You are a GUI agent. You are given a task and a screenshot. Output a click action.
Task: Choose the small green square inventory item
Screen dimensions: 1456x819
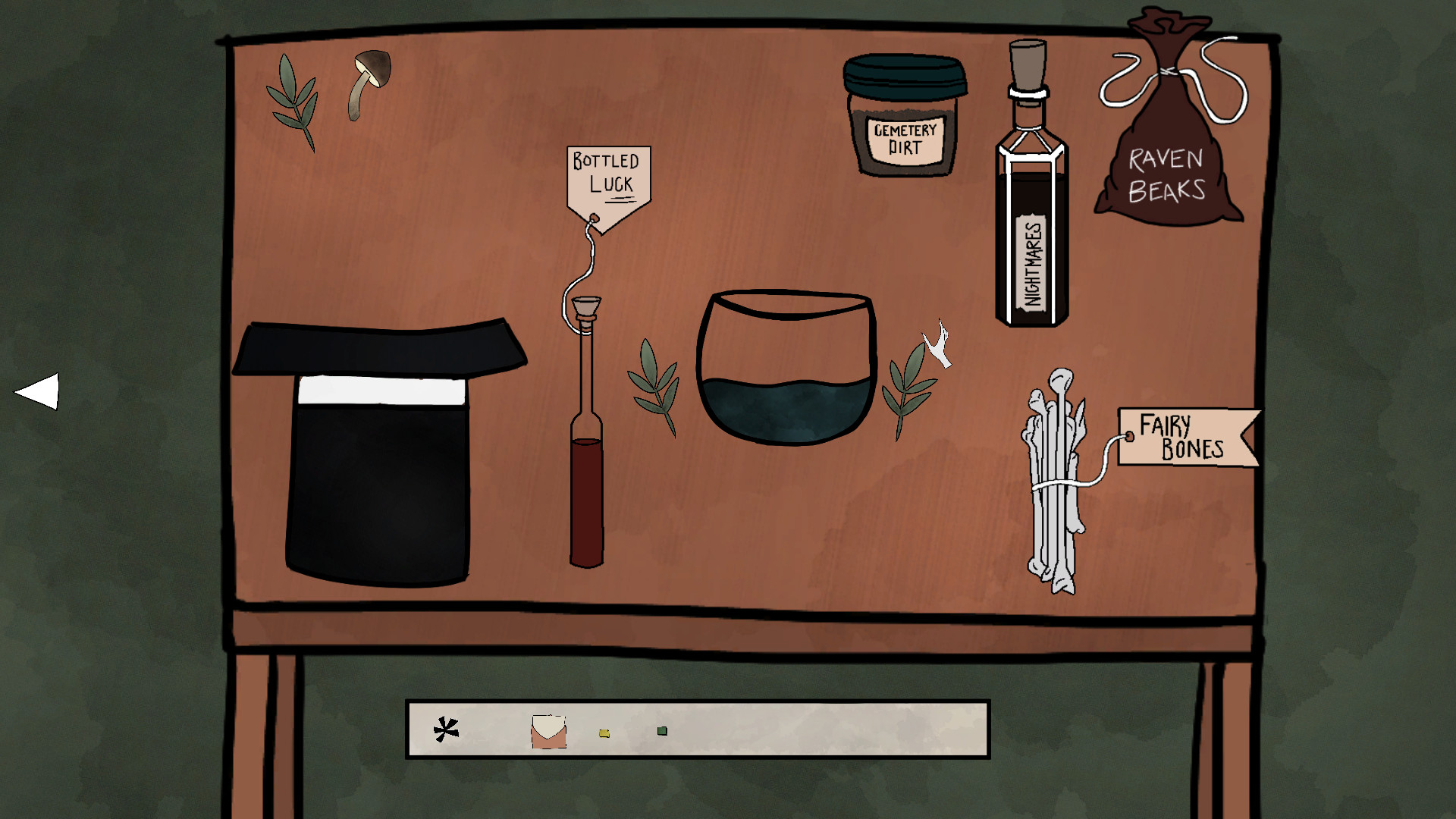click(x=662, y=731)
